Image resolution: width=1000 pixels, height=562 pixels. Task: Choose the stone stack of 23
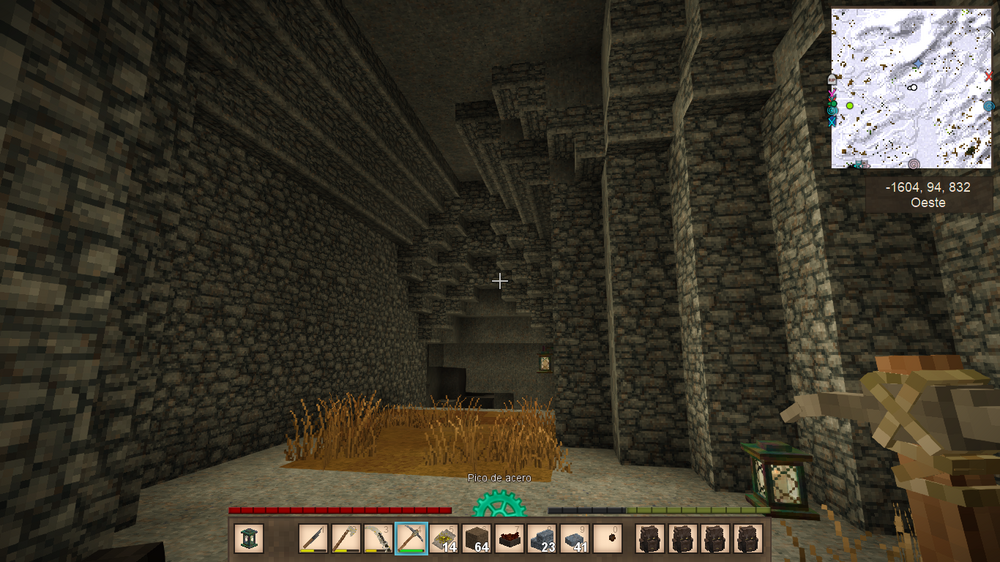pyautogui.click(x=541, y=538)
